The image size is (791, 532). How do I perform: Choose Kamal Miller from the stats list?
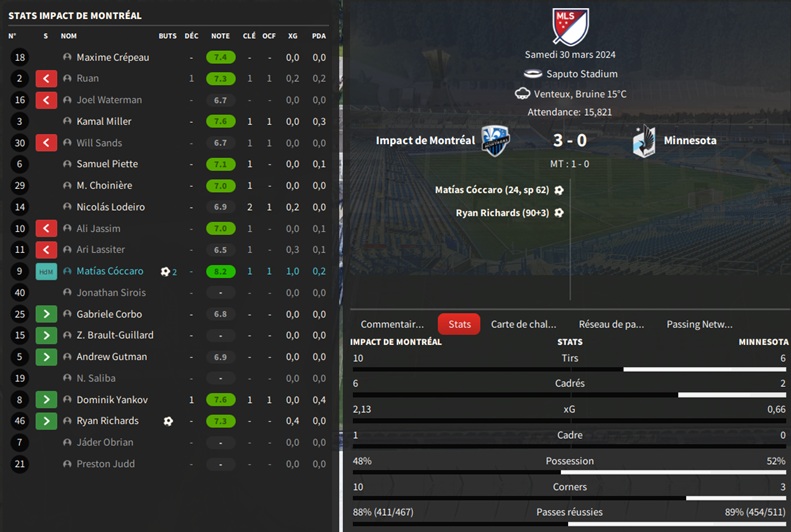coord(104,121)
